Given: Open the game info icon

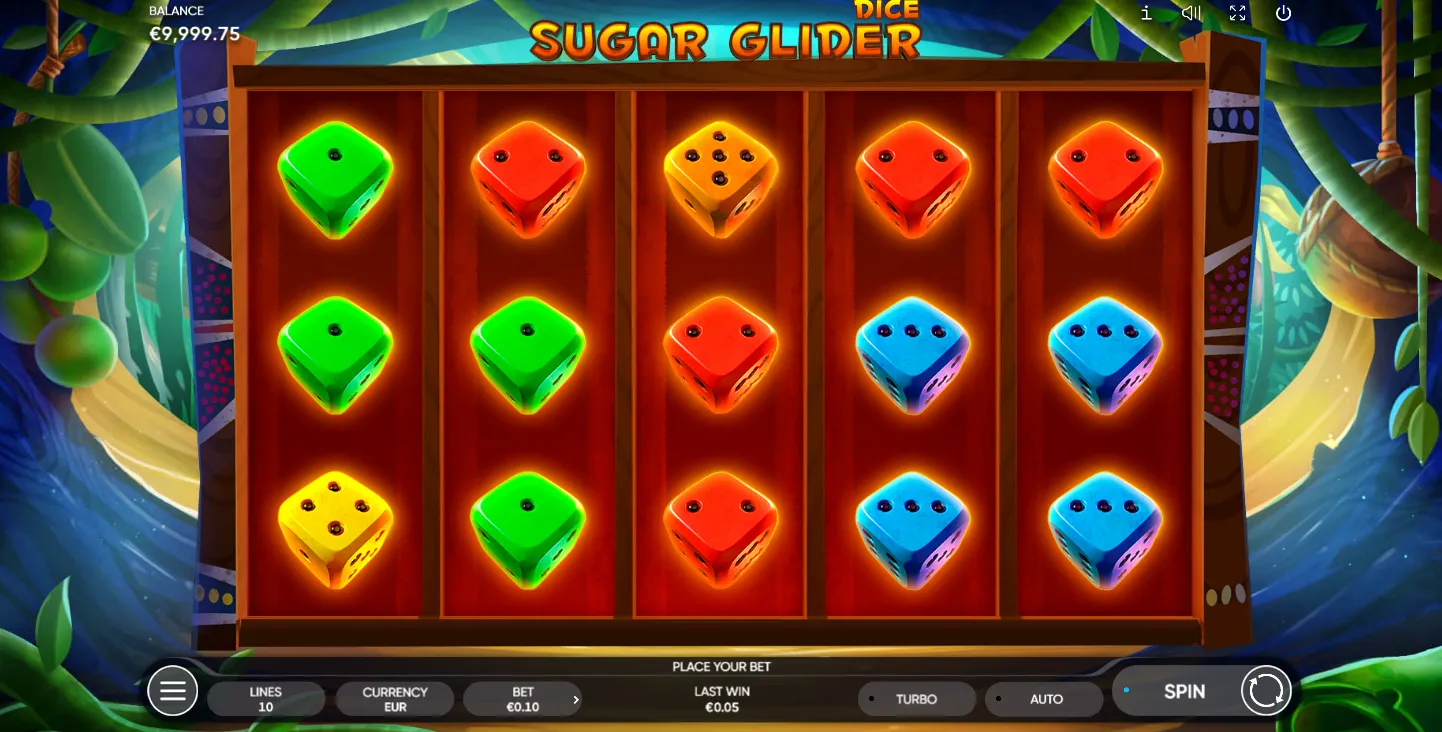Looking at the screenshot, I should [x=1146, y=13].
